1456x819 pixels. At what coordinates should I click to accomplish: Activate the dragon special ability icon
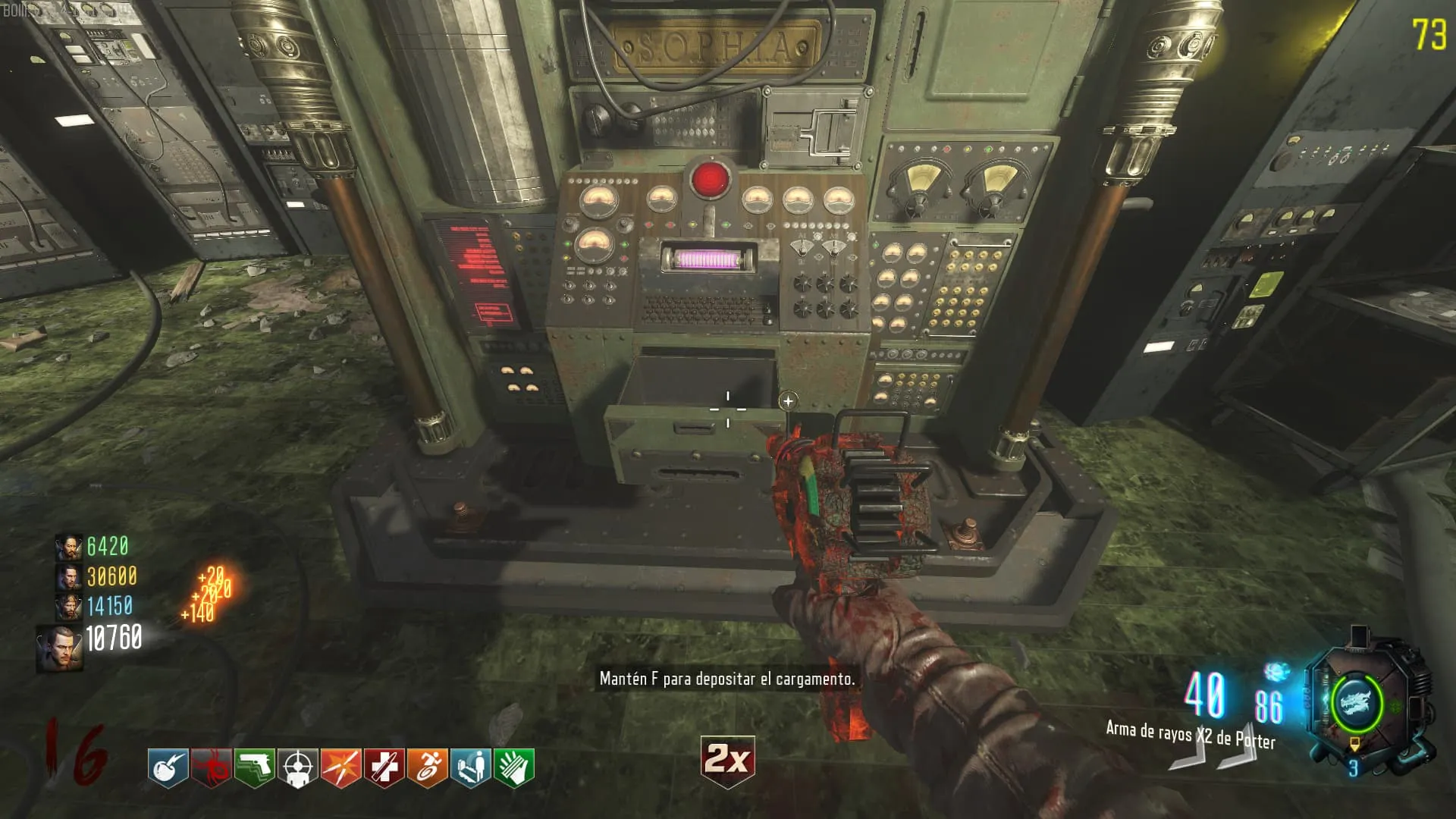[1356, 702]
